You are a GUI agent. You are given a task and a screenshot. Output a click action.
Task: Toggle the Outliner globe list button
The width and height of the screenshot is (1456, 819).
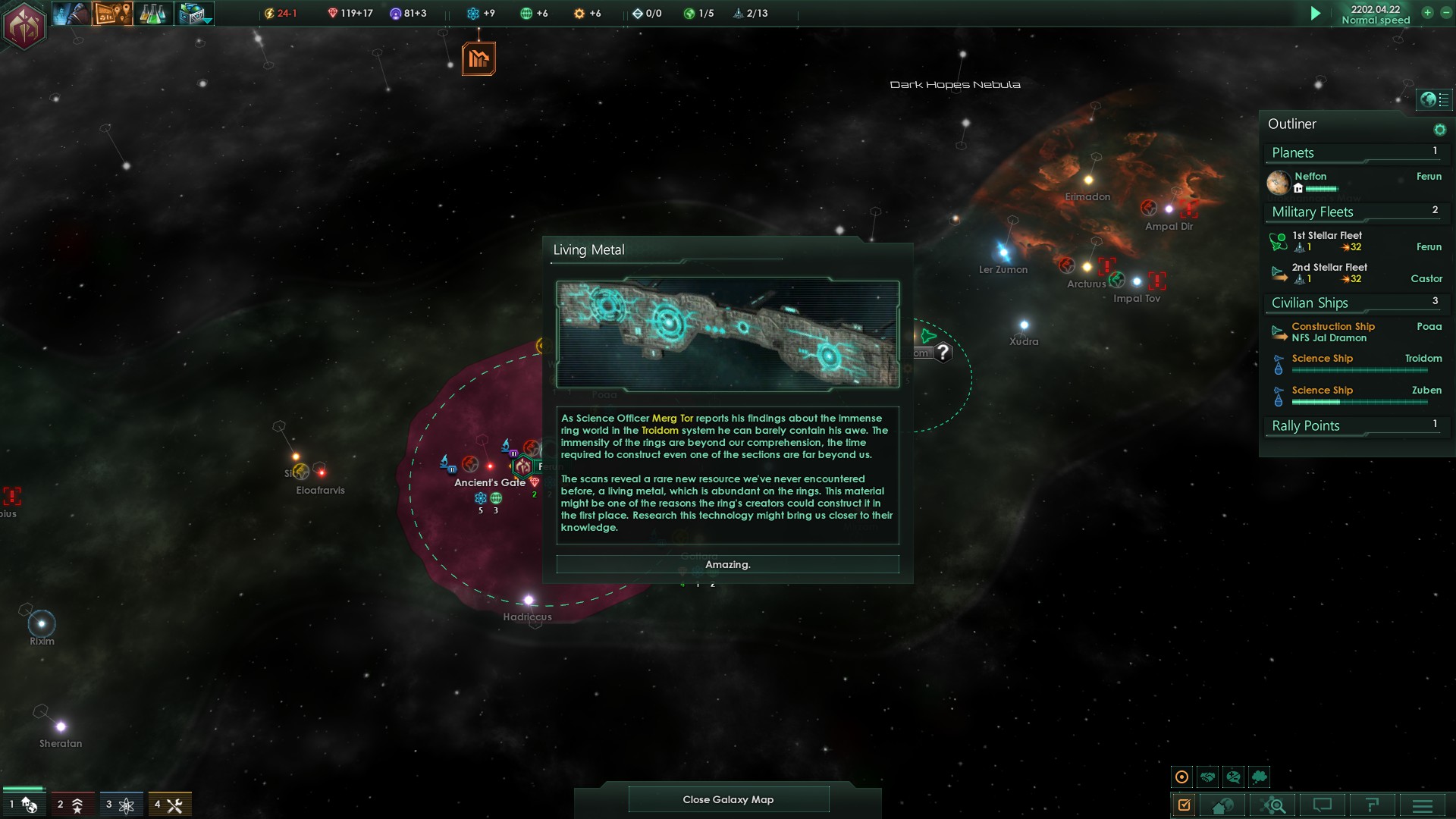pyautogui.click(x=1434, y=99)
